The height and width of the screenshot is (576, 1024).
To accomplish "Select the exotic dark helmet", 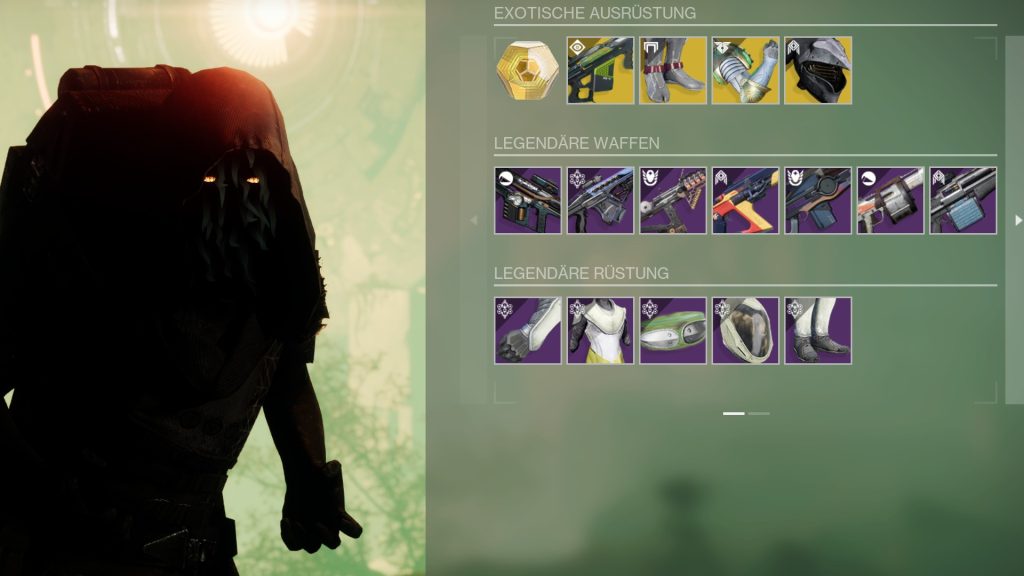I will [818, 70].
